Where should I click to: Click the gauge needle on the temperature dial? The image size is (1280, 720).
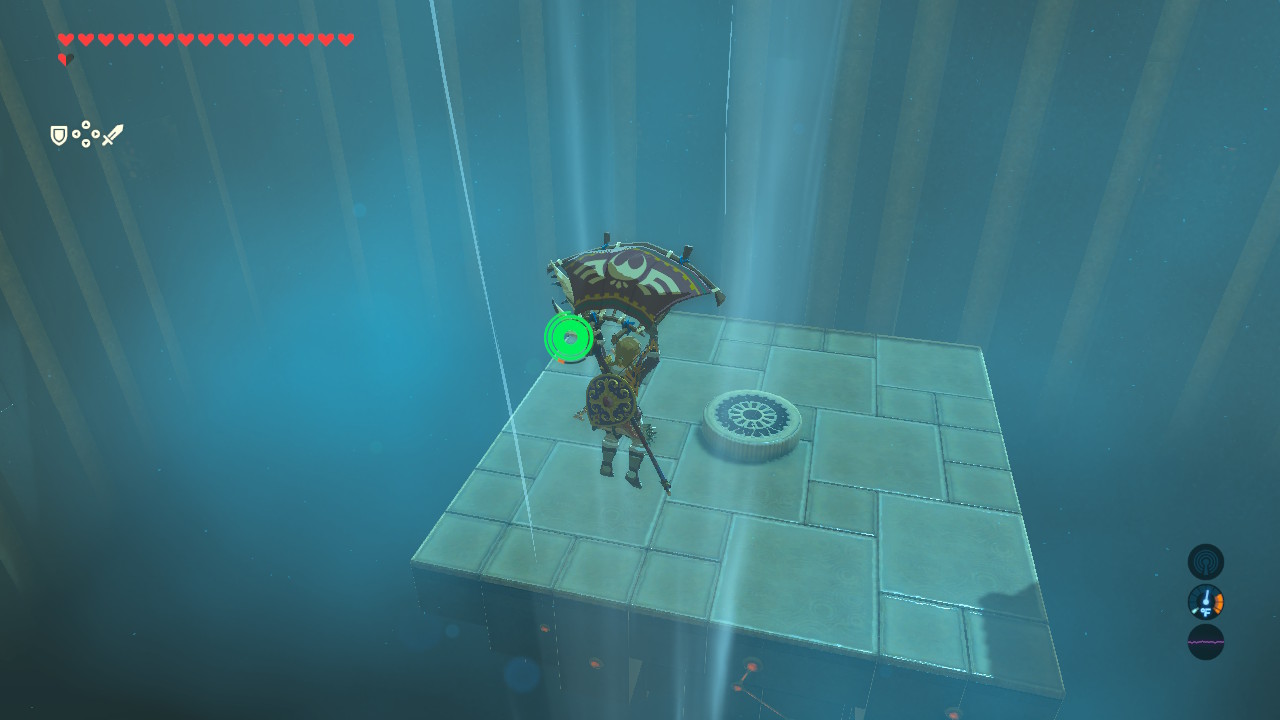coord(1207,596)
